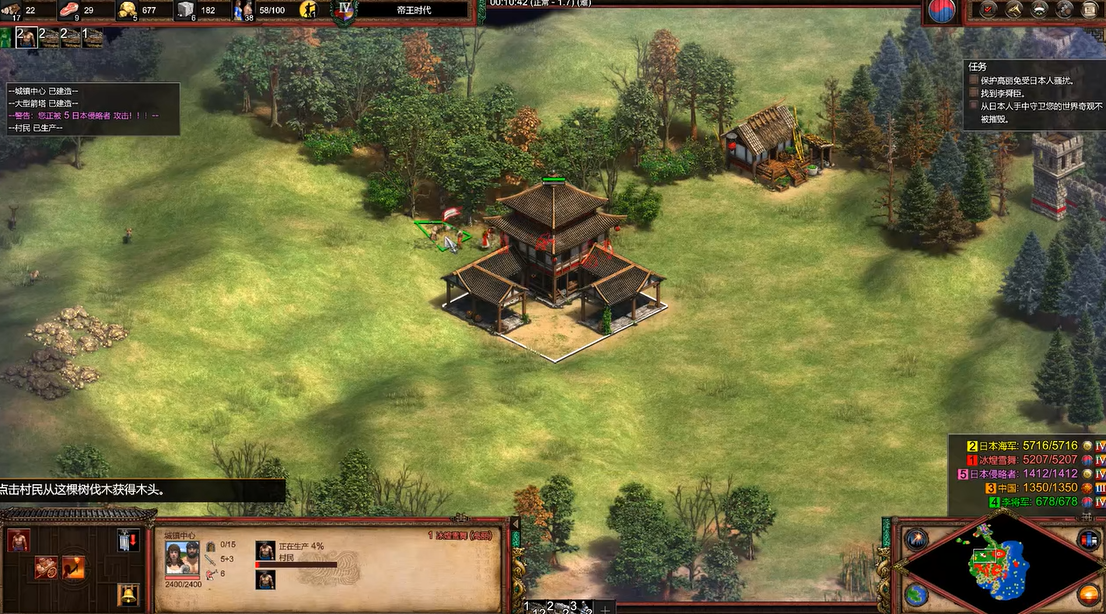Click the minimap sunset orb button
The height and width of the screenshot is (614, 1106).
point(1088,594)
